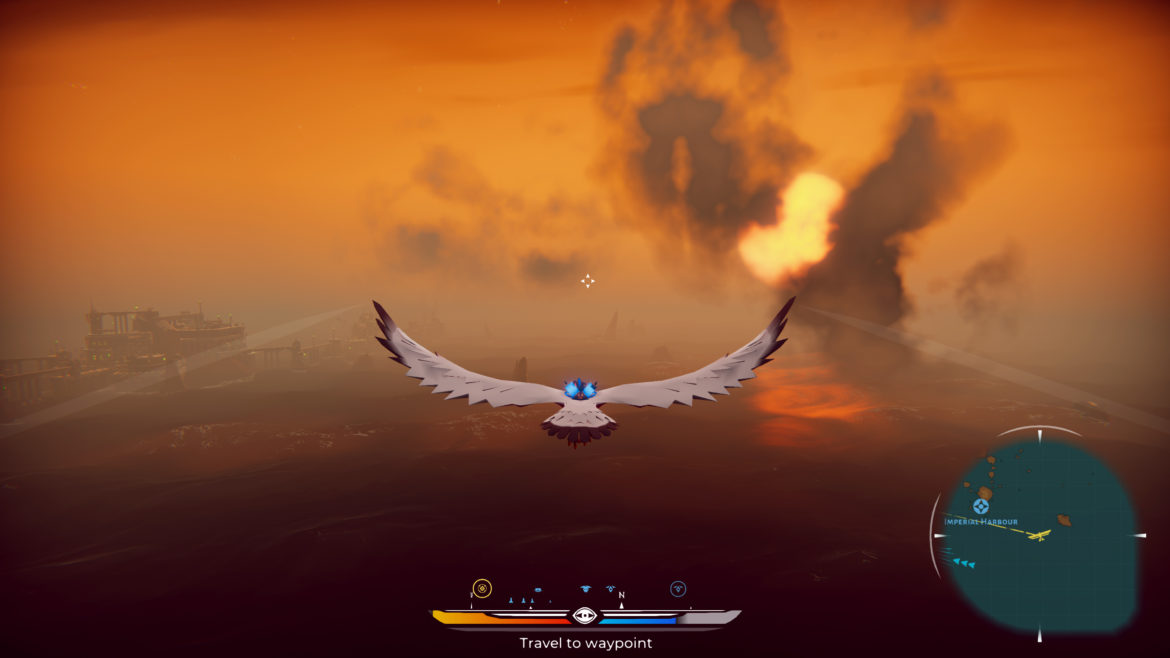The height and width of the screenshot is (658, 1170).
Task: Click the yellow player bird marker on minimap
Action: point(1041,535)
